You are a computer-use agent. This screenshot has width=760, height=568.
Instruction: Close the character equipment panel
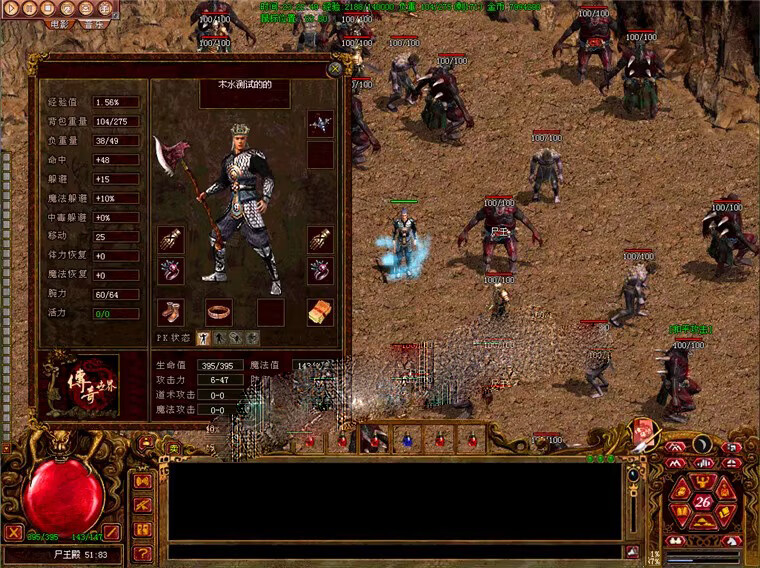tap(335, 69)
